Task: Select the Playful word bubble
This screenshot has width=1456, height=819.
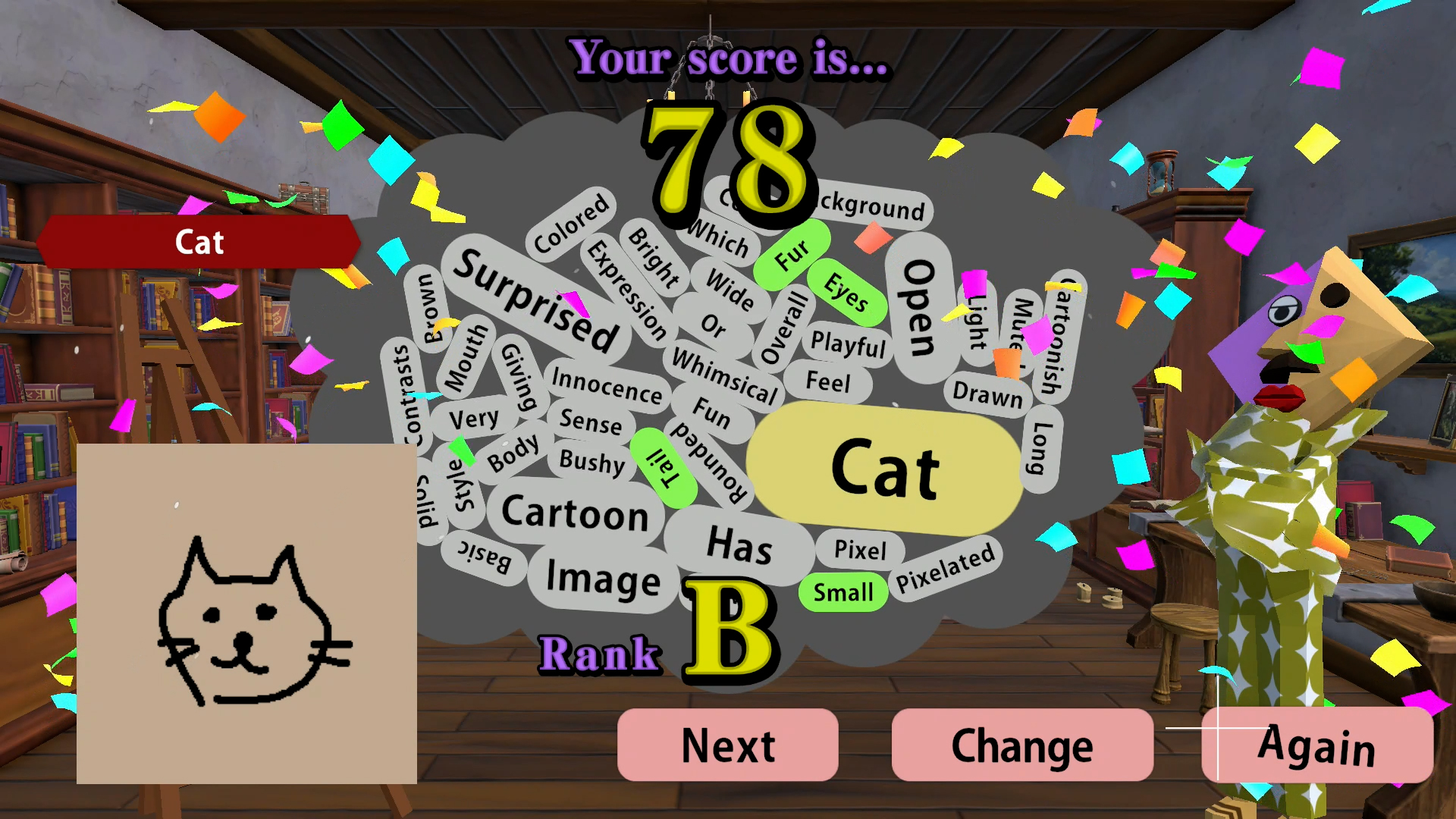Action: coord(849,346)
